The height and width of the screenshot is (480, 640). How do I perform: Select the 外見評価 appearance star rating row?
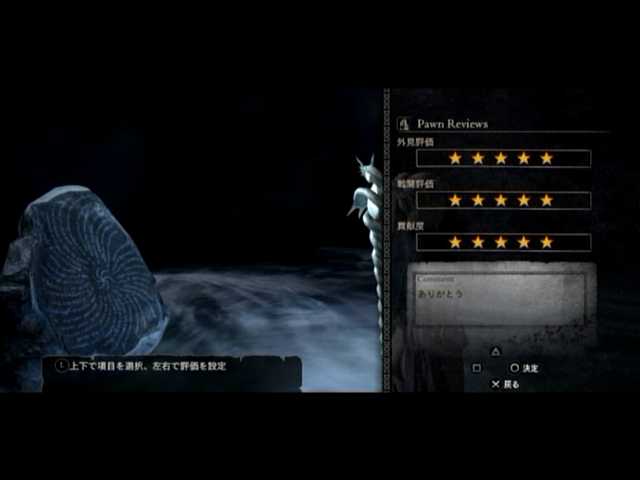(503, 158)
